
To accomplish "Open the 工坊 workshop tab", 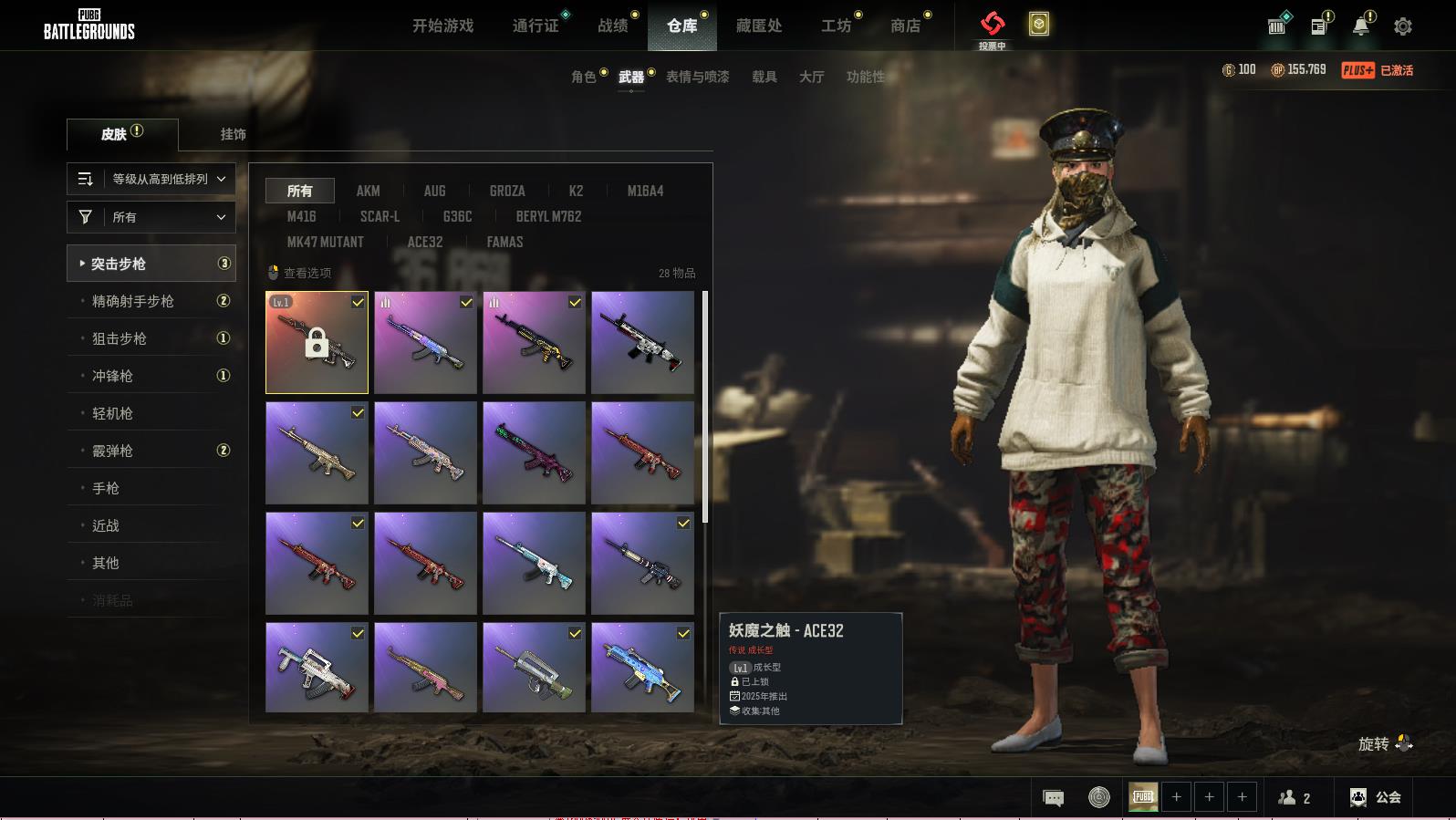I will pos(836,26).
